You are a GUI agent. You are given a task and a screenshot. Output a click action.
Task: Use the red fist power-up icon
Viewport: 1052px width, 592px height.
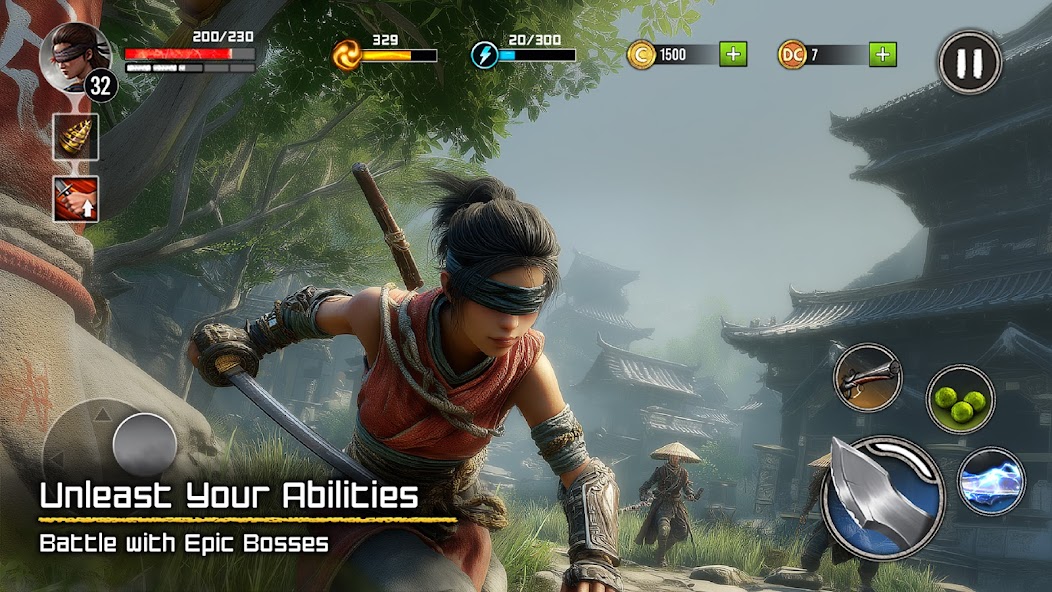pyautogui.click(x=76, y=199)
